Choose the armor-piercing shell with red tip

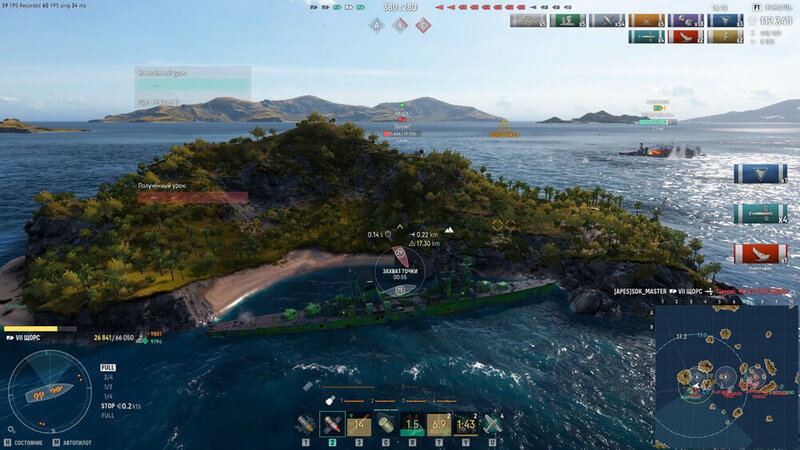click(x=332, y=424)
